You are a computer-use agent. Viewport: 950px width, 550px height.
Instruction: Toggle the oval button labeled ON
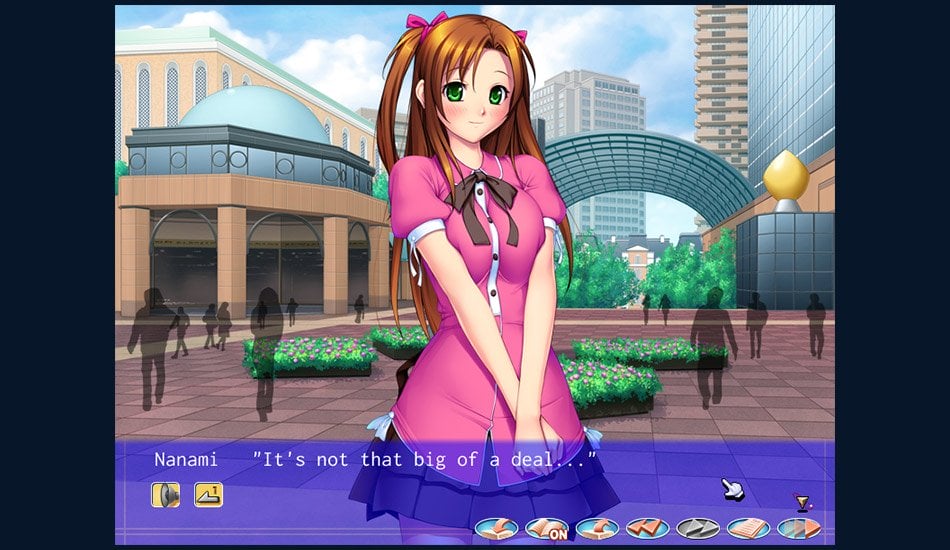click(x=547, y=528)
